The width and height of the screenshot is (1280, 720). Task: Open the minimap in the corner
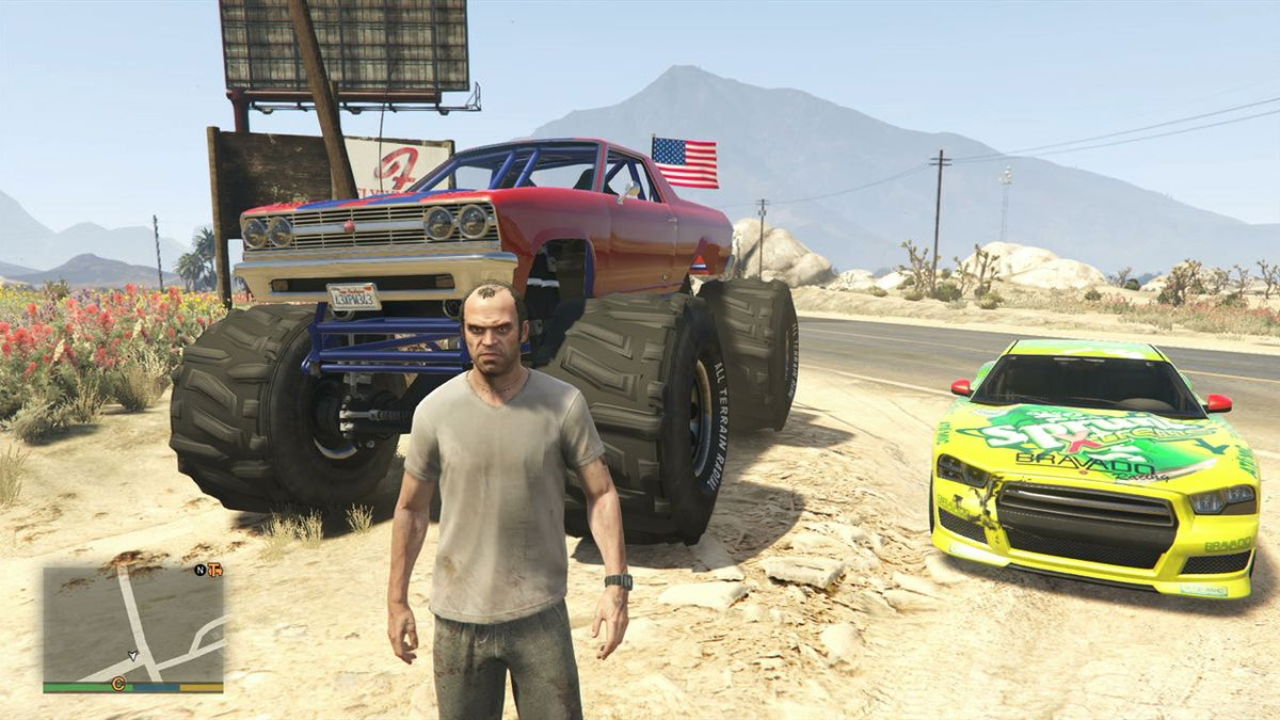tap(133, 624)
